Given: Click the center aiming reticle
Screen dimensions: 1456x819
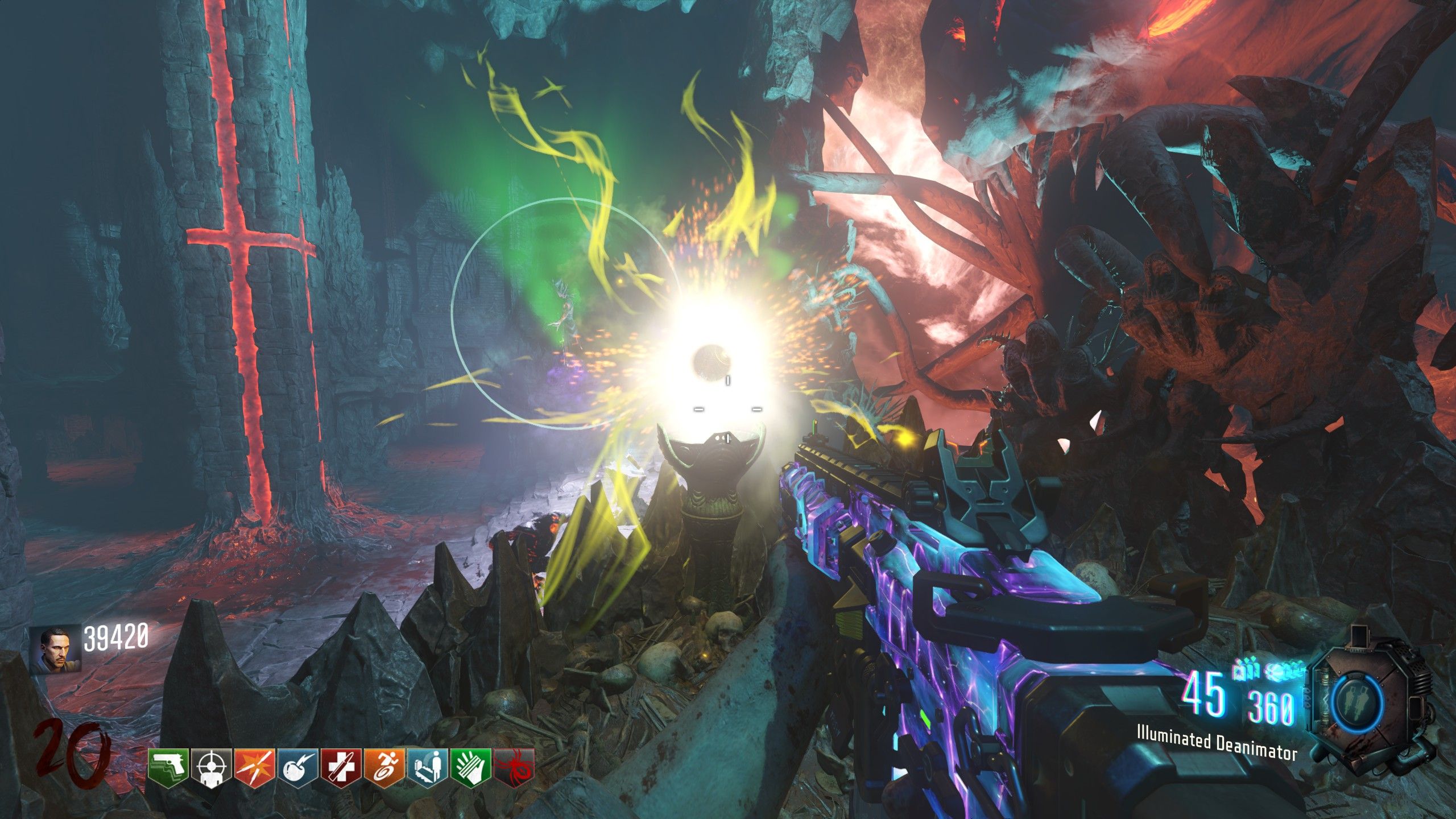Looking at the screenshot, I should click(x=728, y=409).
